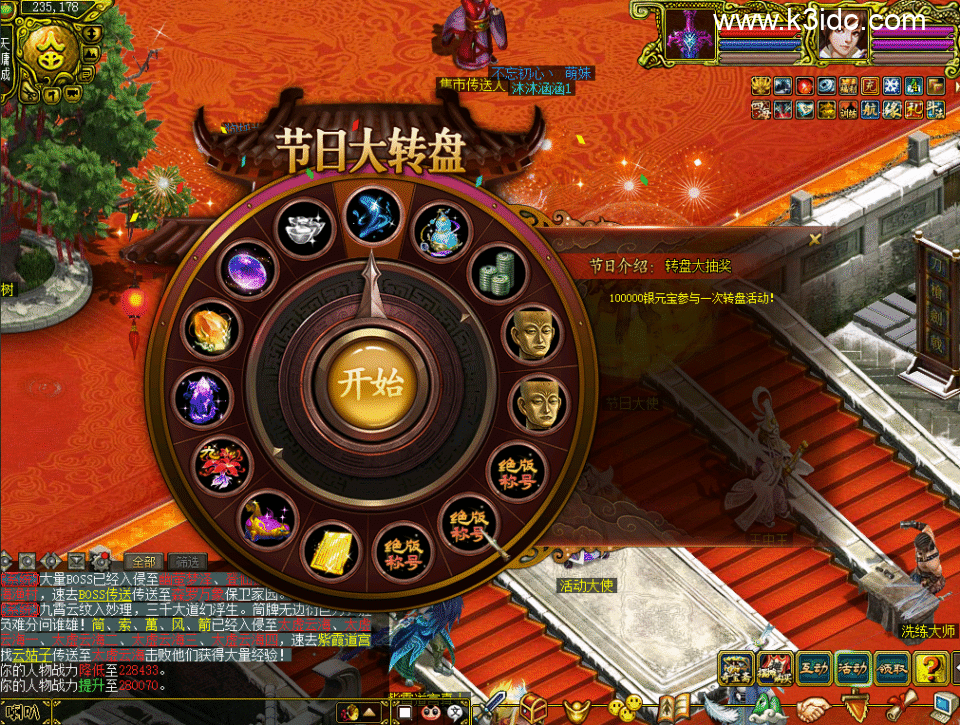Open the 互动 interaction button
960x725 pixels.
click(813, 665)
